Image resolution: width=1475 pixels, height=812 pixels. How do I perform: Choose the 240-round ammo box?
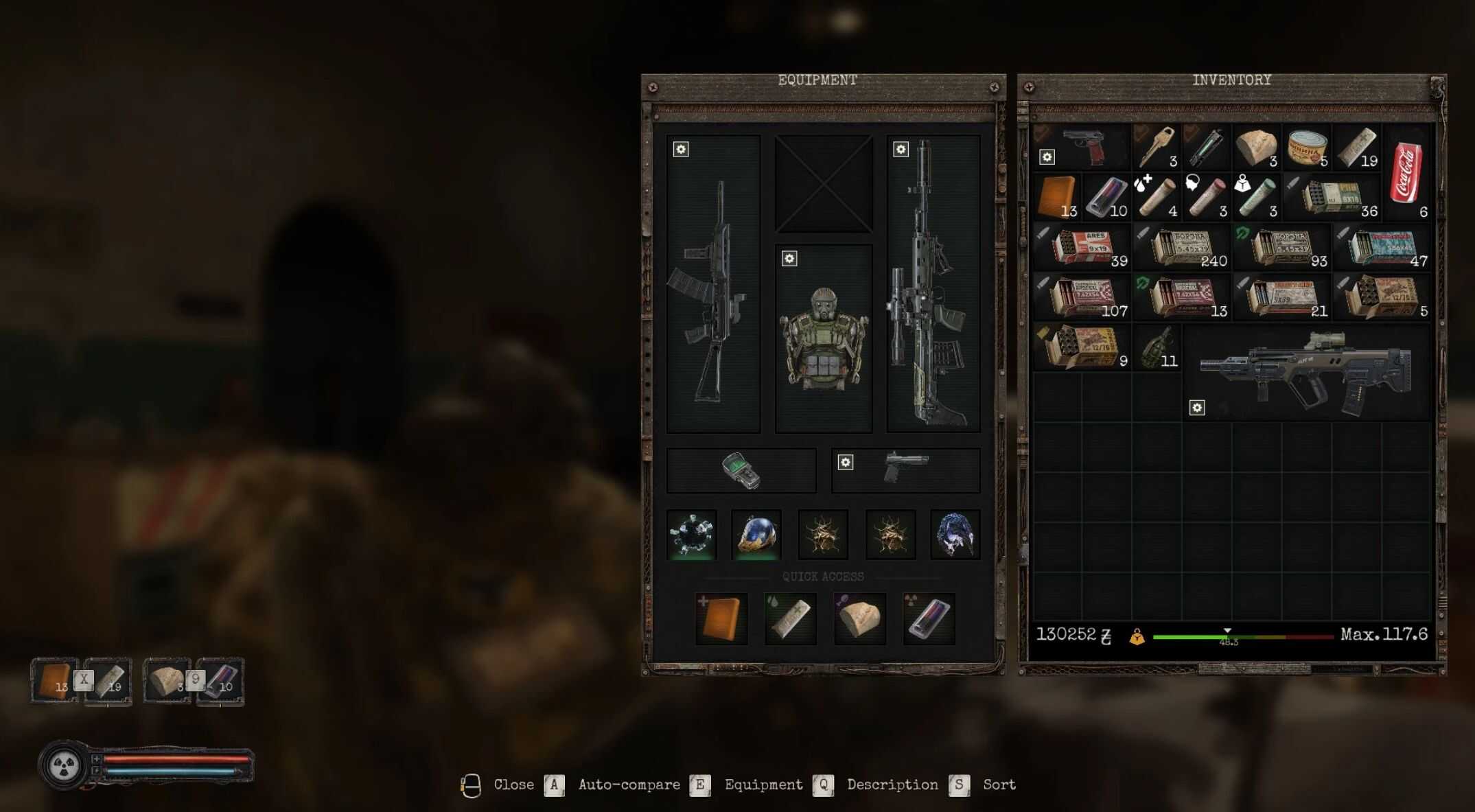(x=1182, y=247)
